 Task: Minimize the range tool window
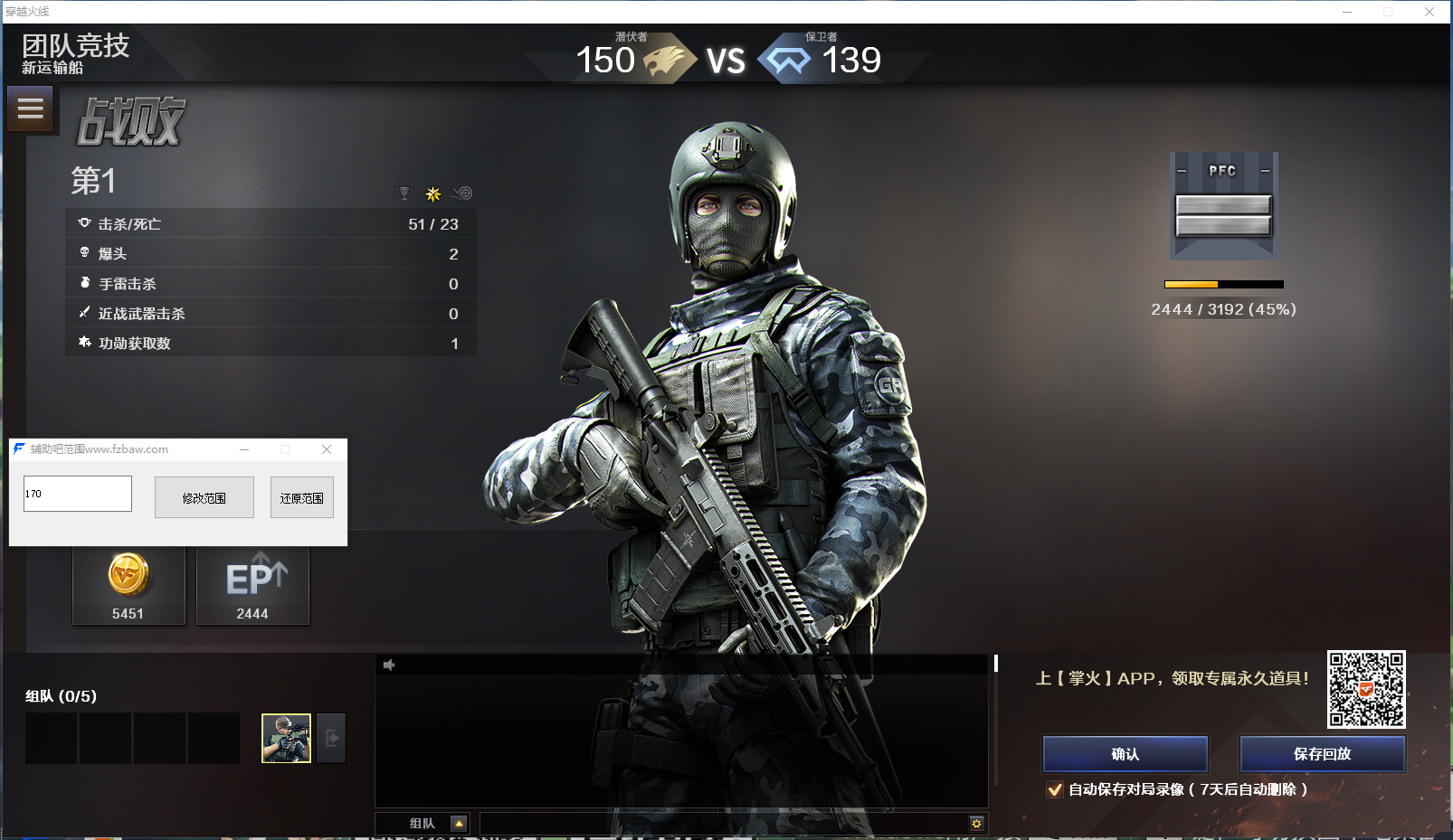click(x=244, y=449)
